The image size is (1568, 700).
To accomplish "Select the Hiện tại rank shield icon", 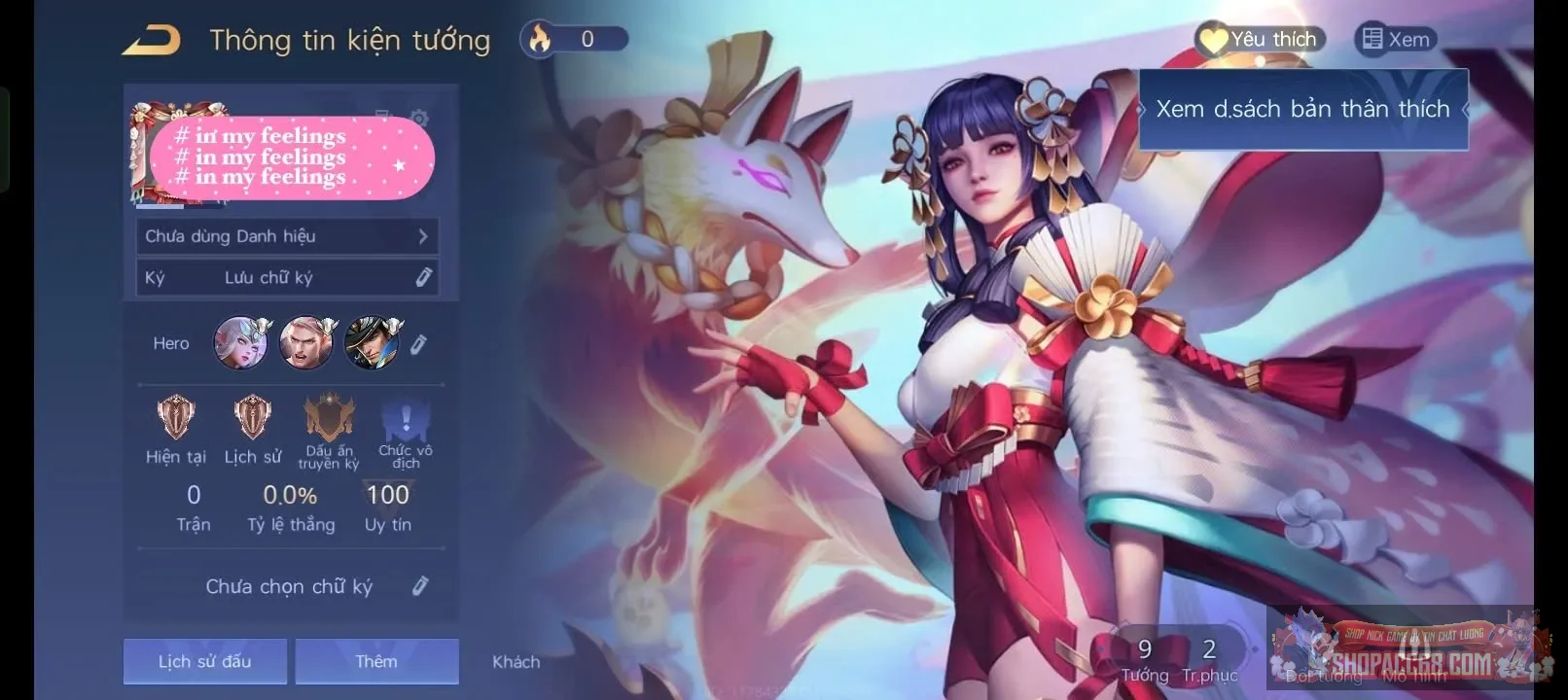I will tap(175, 420).
